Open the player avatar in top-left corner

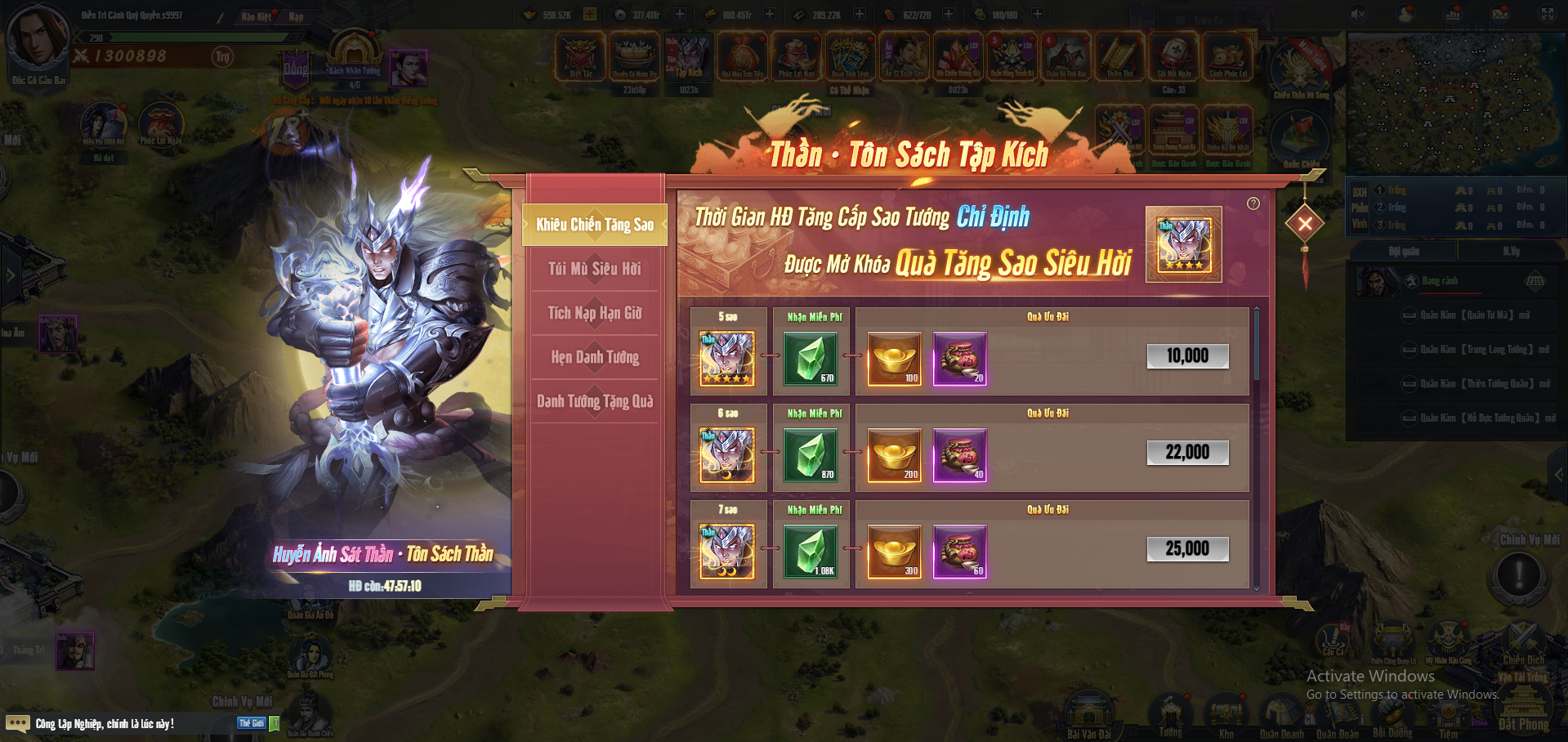click(37, 38)
